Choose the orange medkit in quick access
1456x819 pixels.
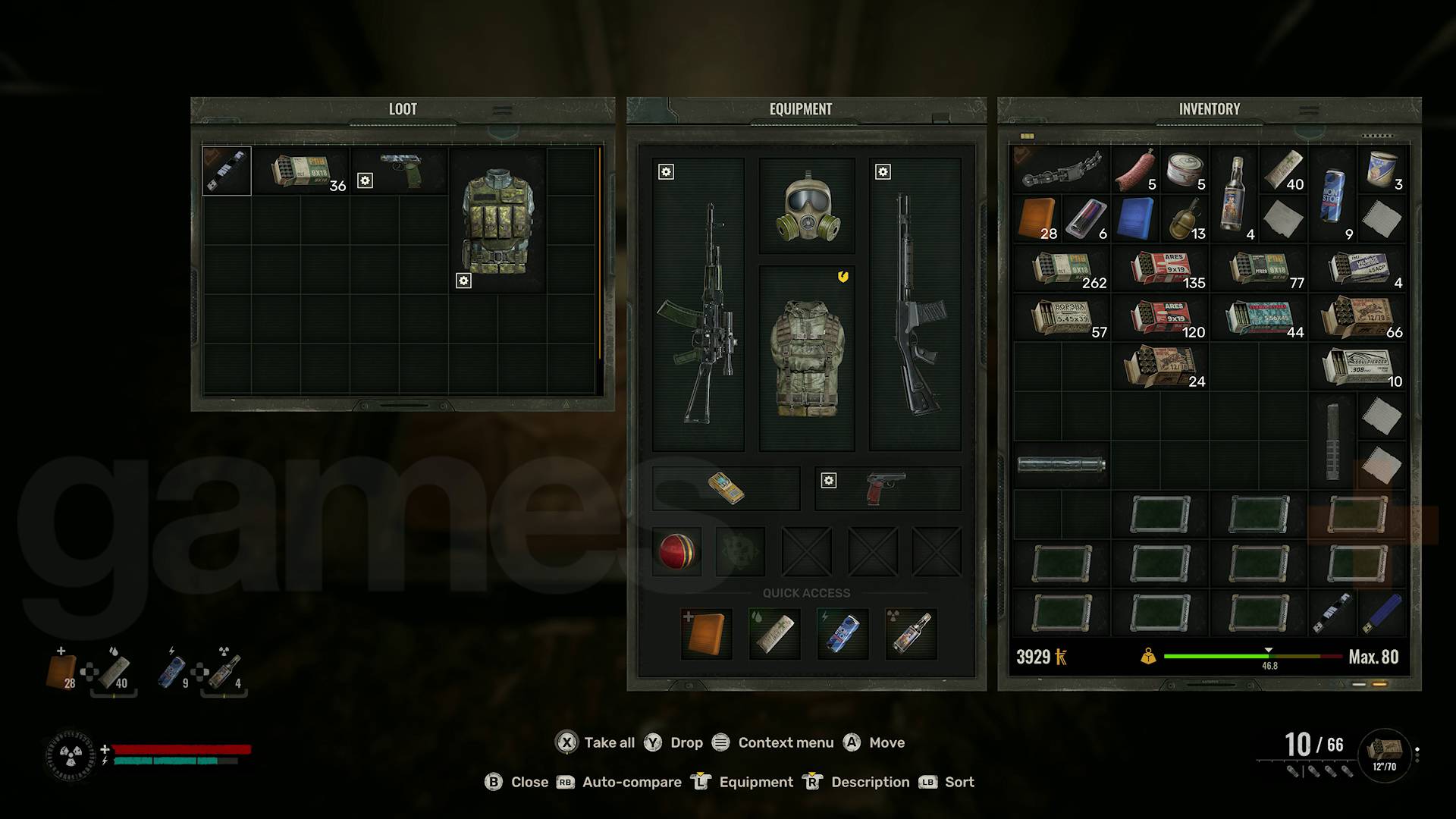click(706, 634)
